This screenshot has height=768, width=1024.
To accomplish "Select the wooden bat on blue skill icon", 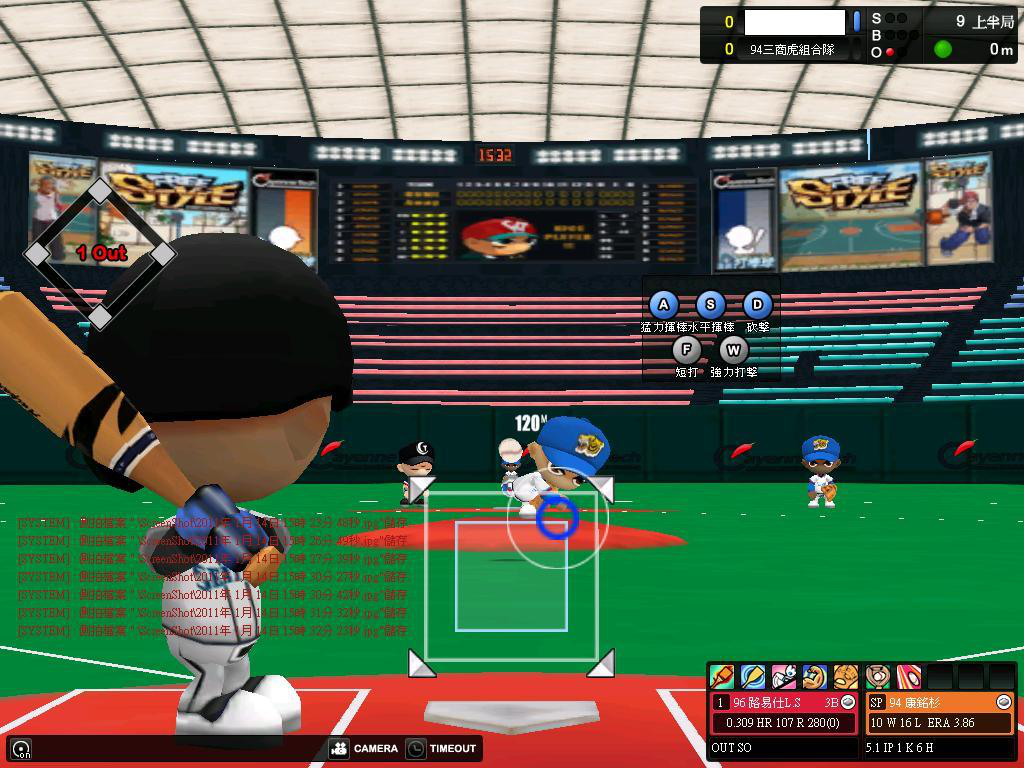I will (752, 677).
